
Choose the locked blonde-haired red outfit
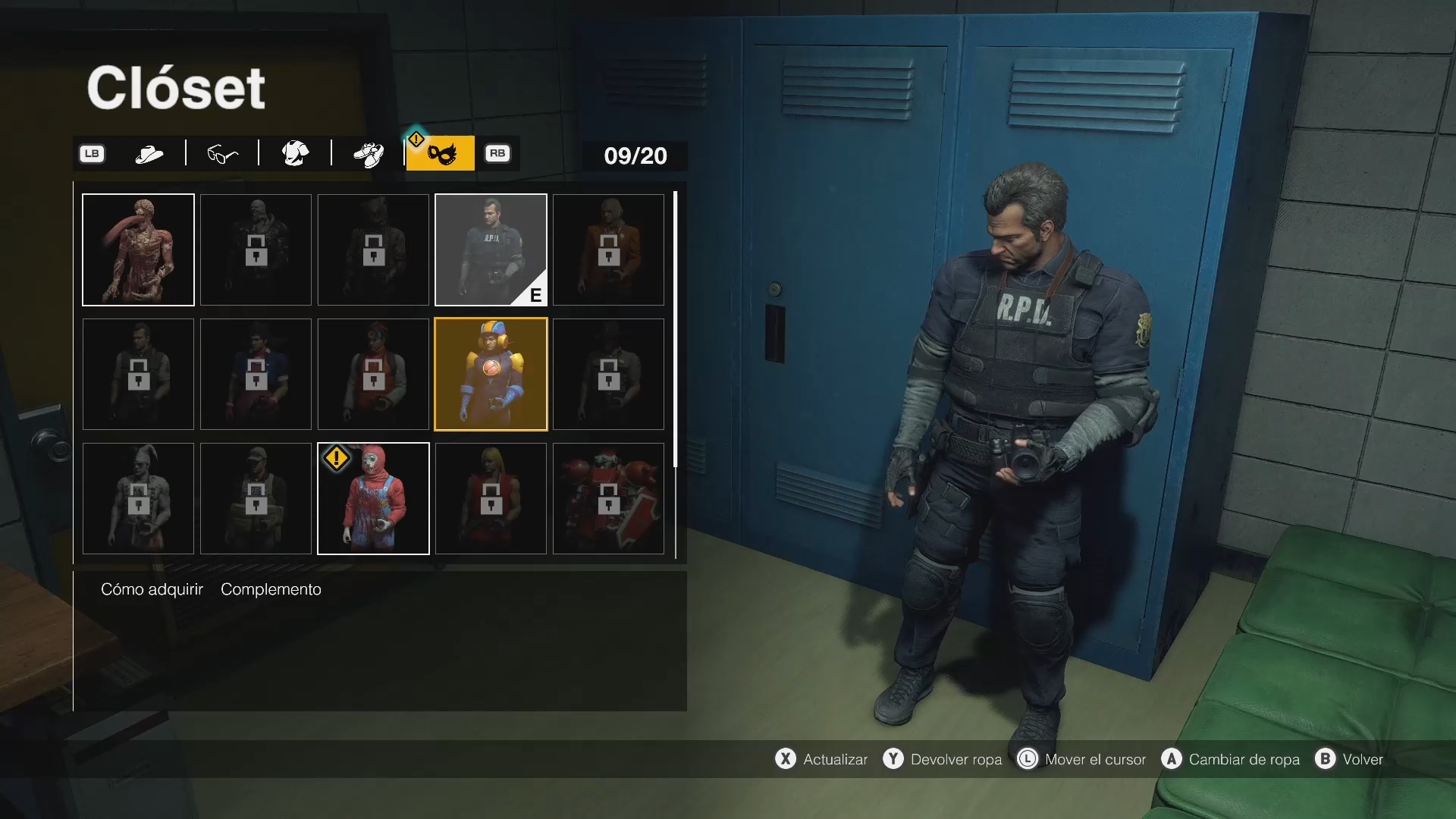(491, 498)
